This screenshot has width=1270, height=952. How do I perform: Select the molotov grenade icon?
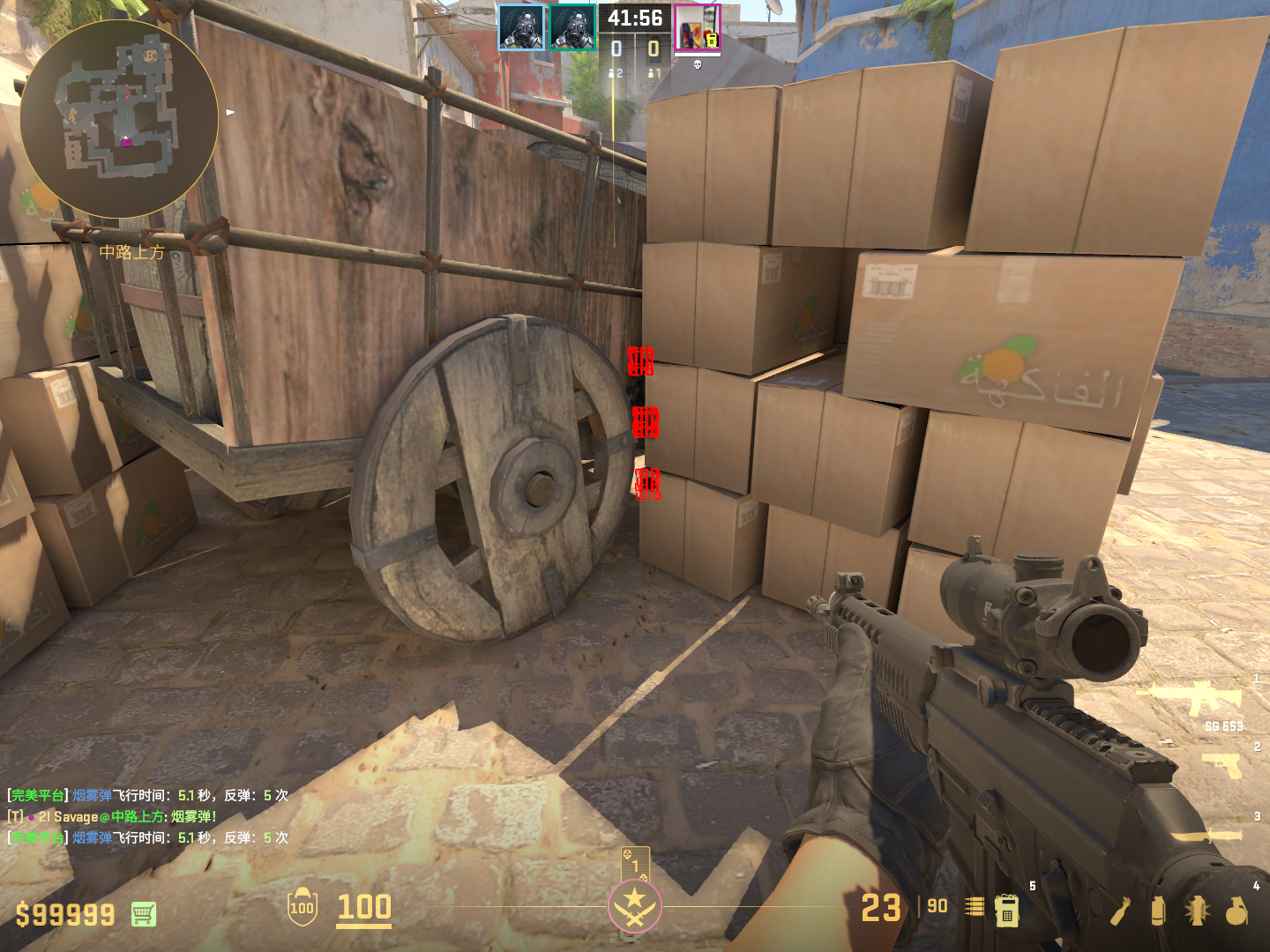click(x=1120, y=911)
